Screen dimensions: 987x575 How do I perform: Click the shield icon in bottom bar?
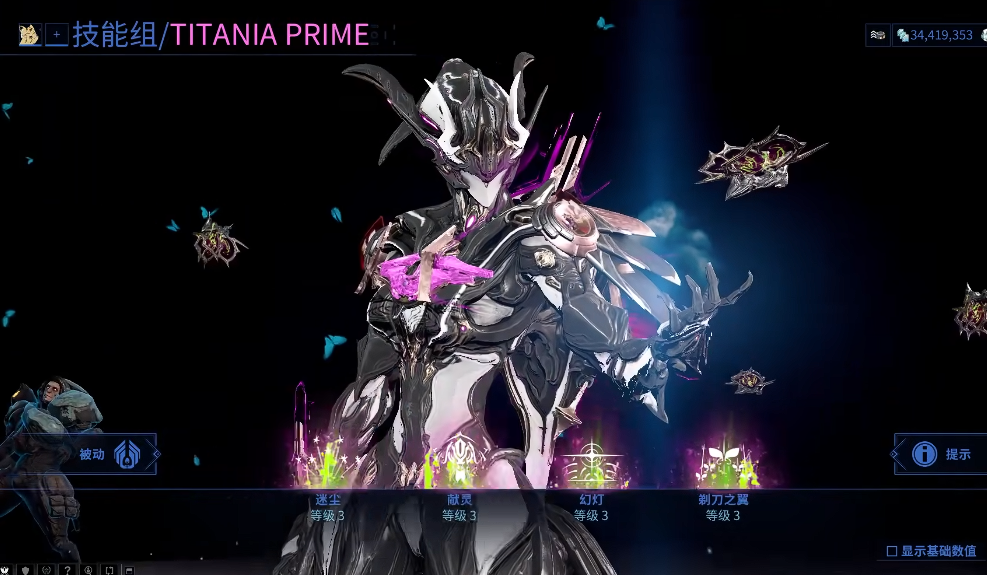point(25,570)
